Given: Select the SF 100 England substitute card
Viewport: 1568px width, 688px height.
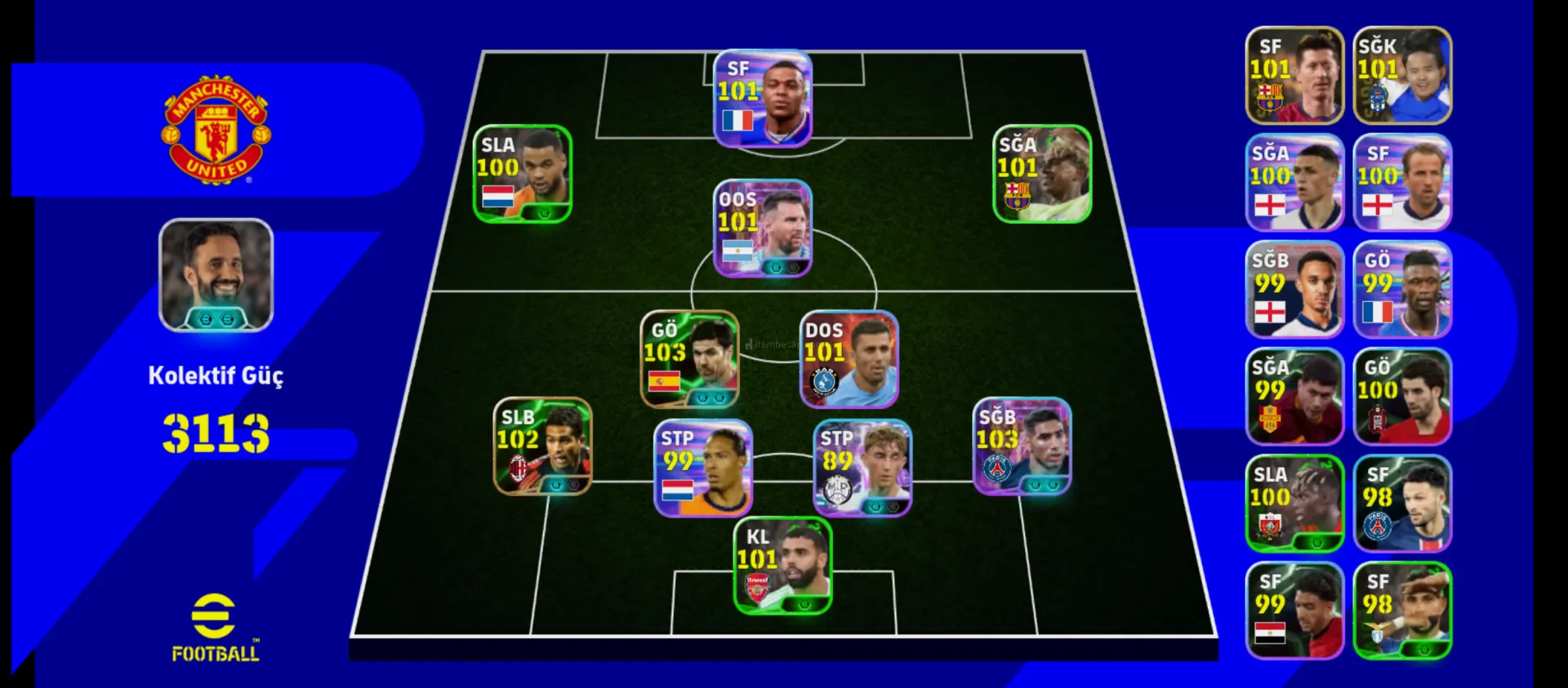Looking at the screenshot, I should (x=1402, y=183).
